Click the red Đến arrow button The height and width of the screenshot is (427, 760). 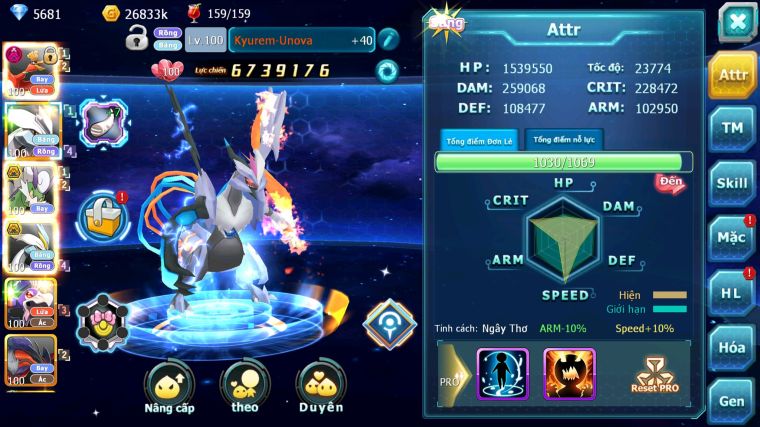(x=670, y=183)
